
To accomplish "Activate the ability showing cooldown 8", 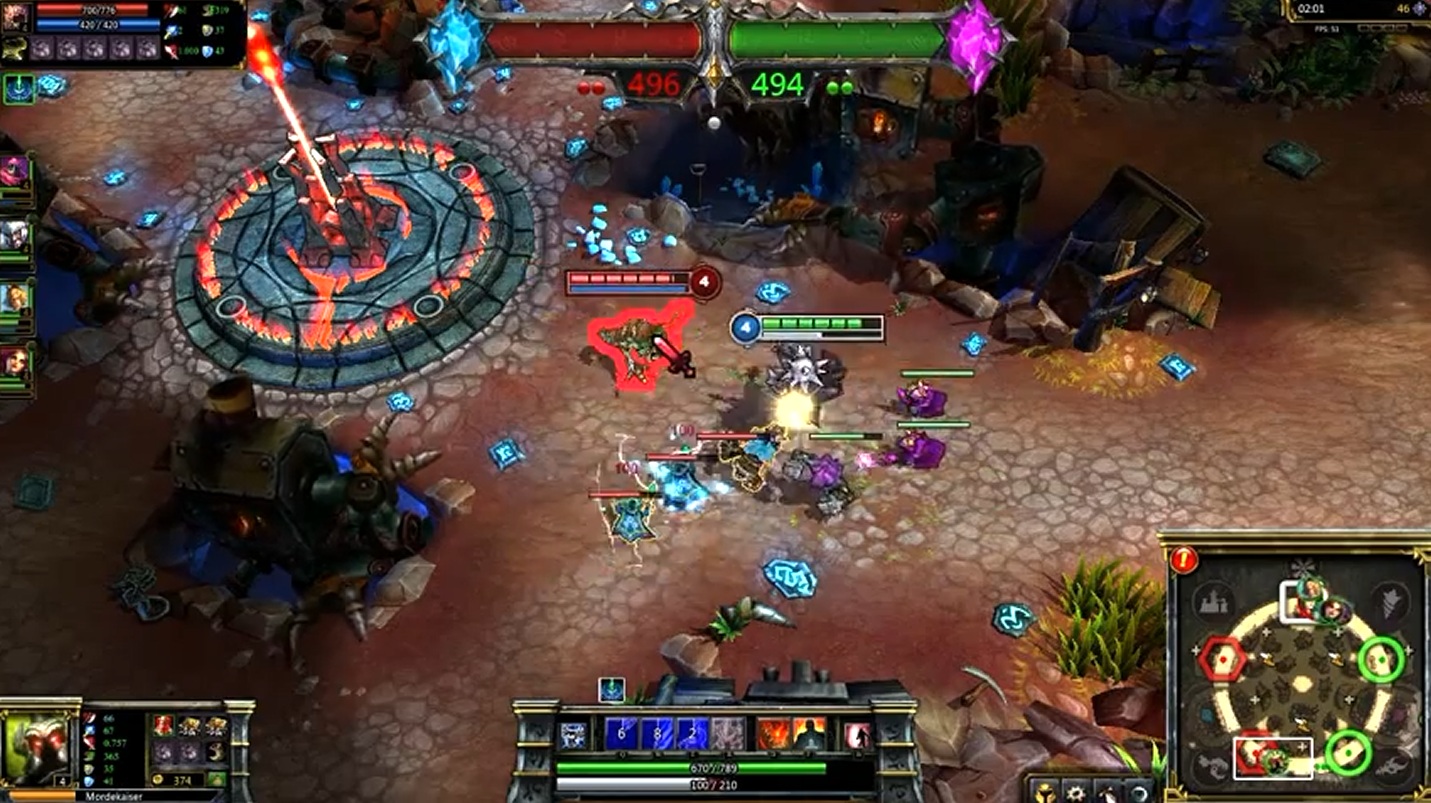I will [x=656, y=735].
